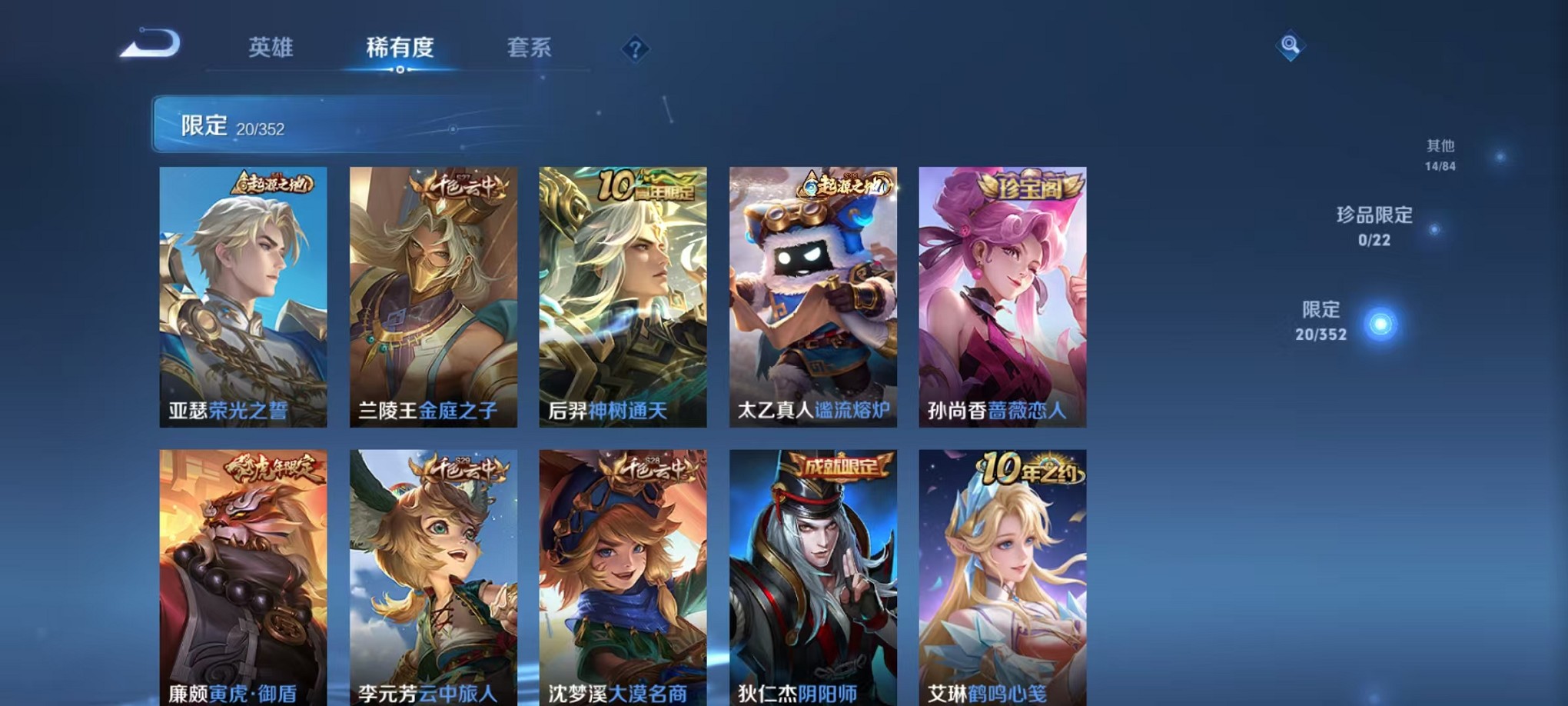Select the 其他 14/84 category on the right
Screen dimensions: 1568x706
point(1454,154)
